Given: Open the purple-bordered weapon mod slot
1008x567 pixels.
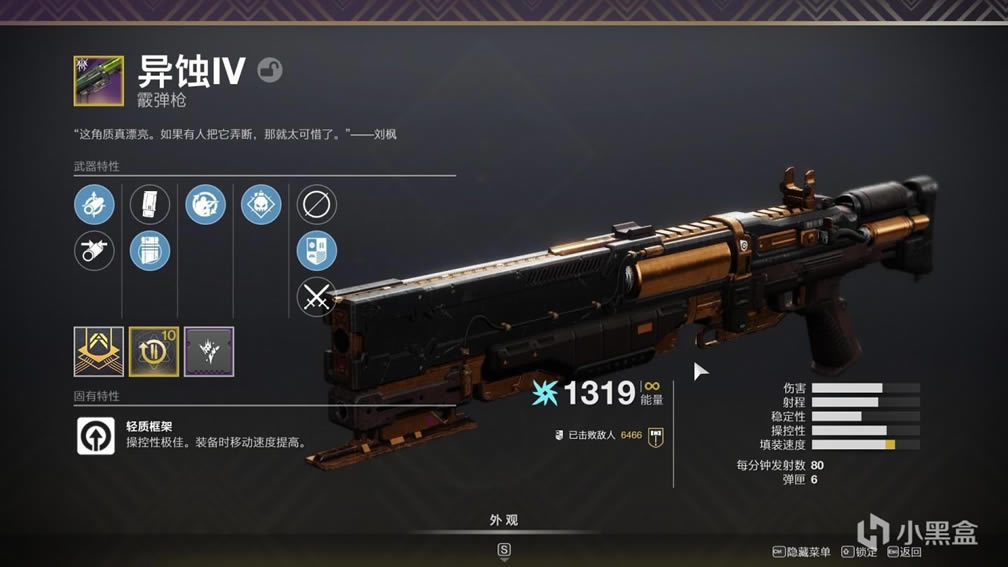Looking at the screenshot, I should pos(209,352).
